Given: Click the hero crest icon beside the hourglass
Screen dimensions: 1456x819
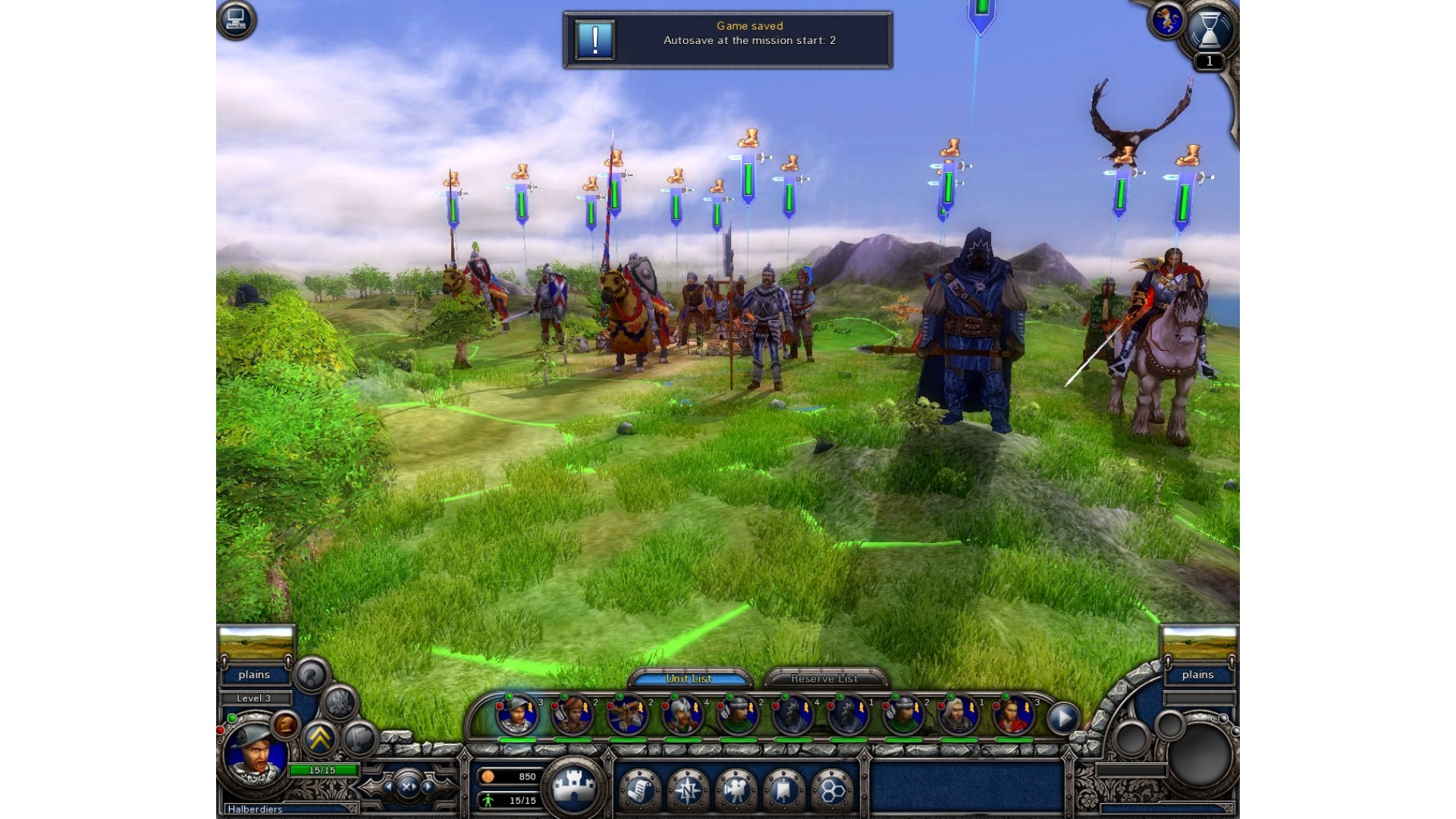Looking at the screenshot, I should coord(1166,20).
